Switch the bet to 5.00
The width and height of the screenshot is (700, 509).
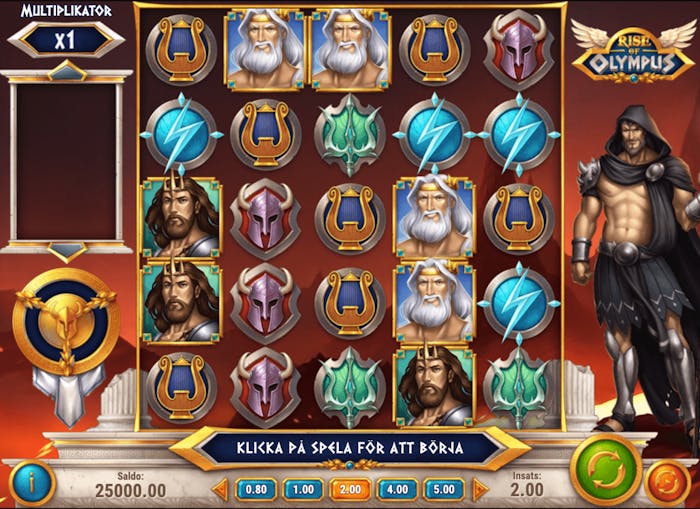444,489
